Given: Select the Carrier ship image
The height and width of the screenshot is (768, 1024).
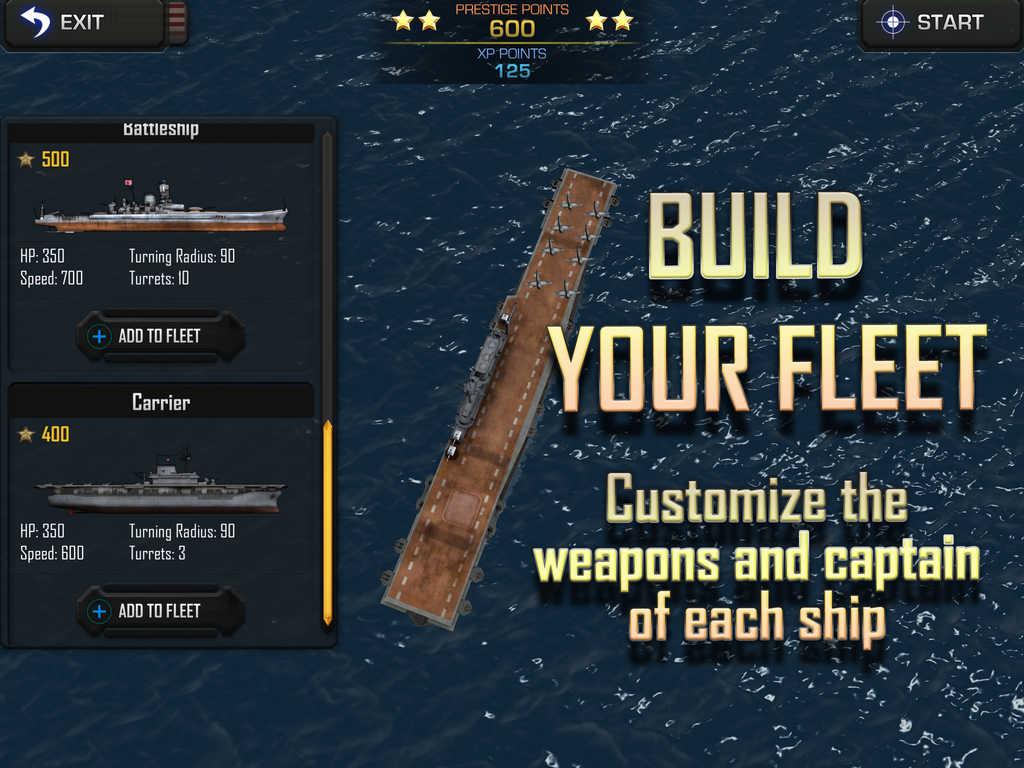Looking at the screenshot, I should click(160, 487).
